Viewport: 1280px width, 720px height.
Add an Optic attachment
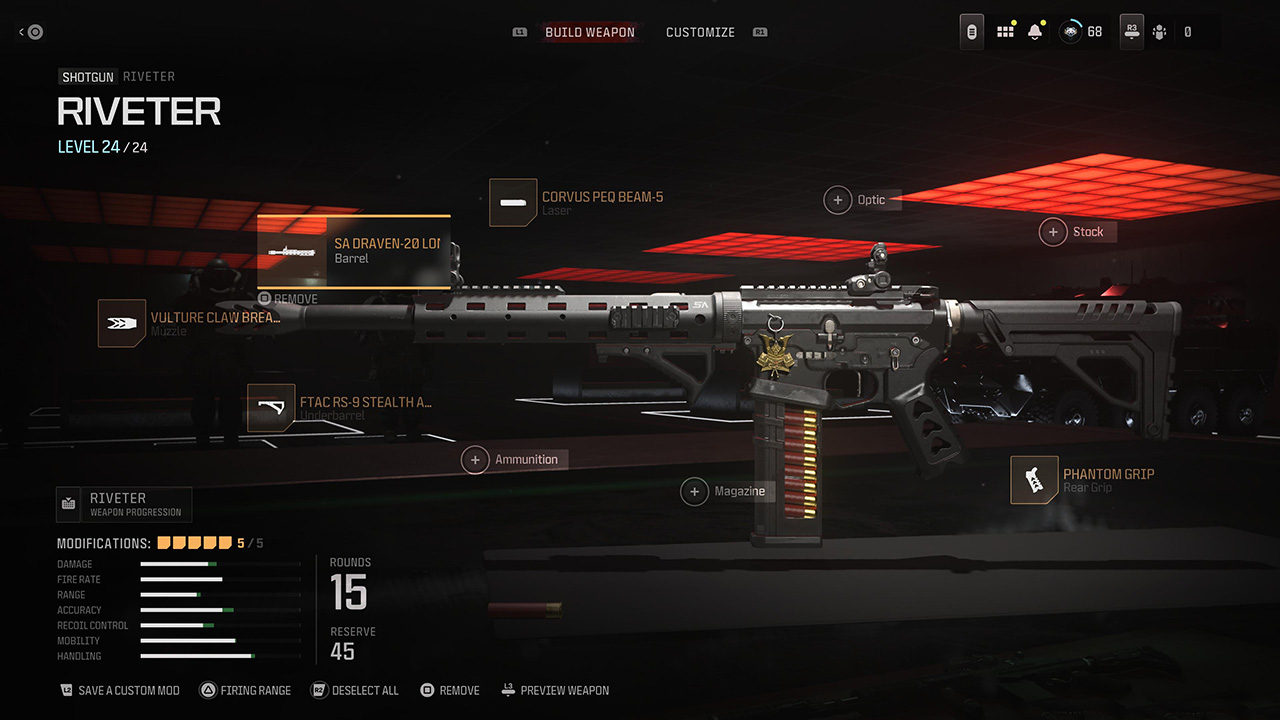tap(860, 200)
